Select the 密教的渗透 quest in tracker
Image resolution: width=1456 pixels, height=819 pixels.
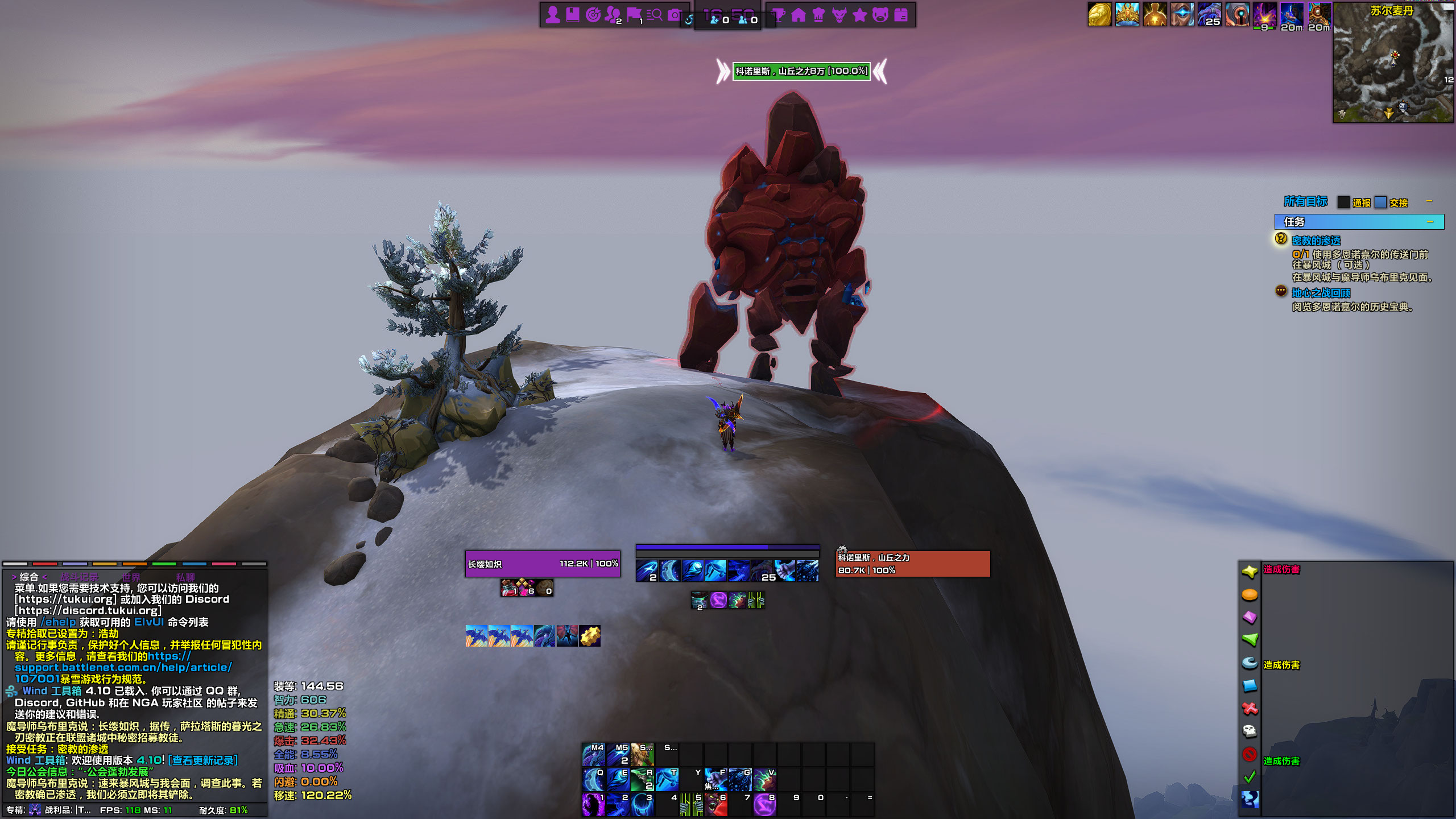click(1316, 241)
